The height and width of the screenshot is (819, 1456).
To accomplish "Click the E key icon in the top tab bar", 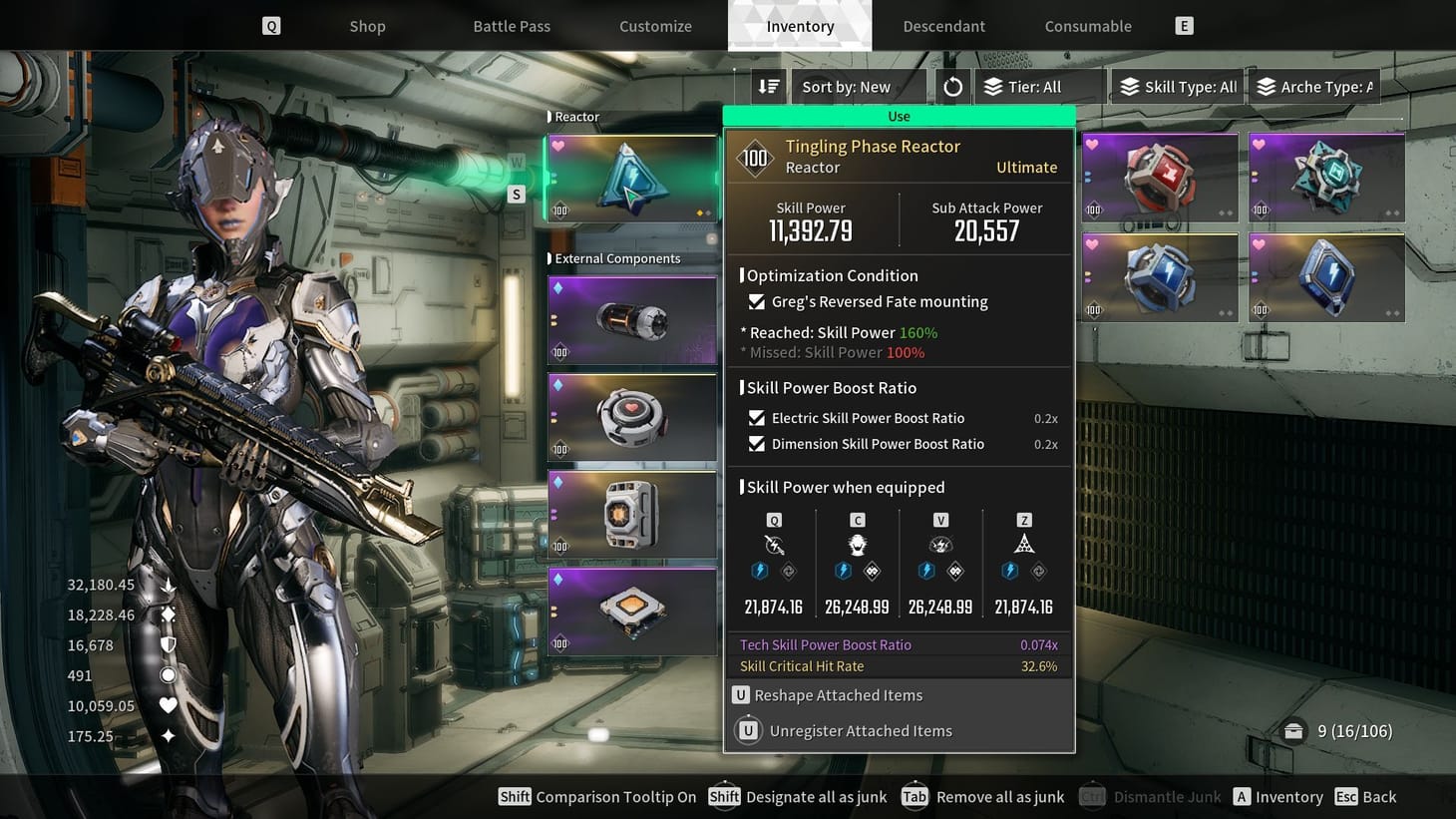I will point(1184,26).
